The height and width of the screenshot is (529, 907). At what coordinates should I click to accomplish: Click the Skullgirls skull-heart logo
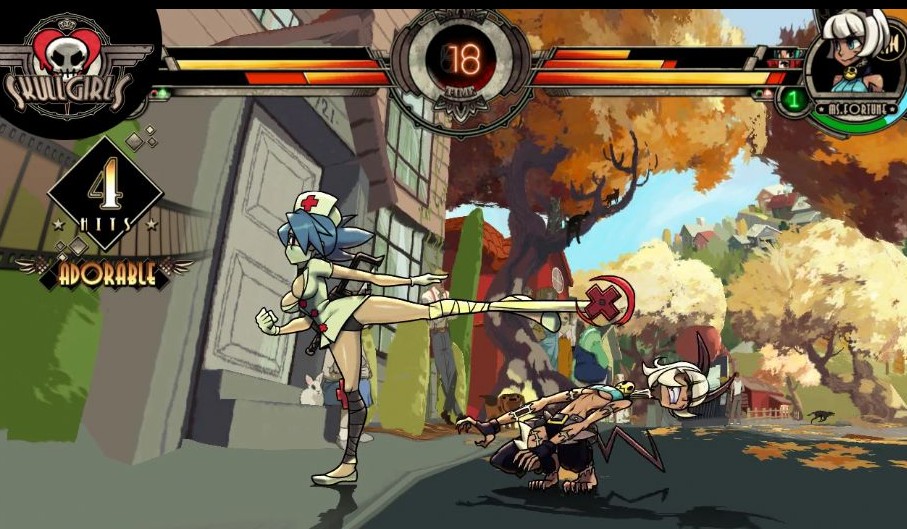68,61
